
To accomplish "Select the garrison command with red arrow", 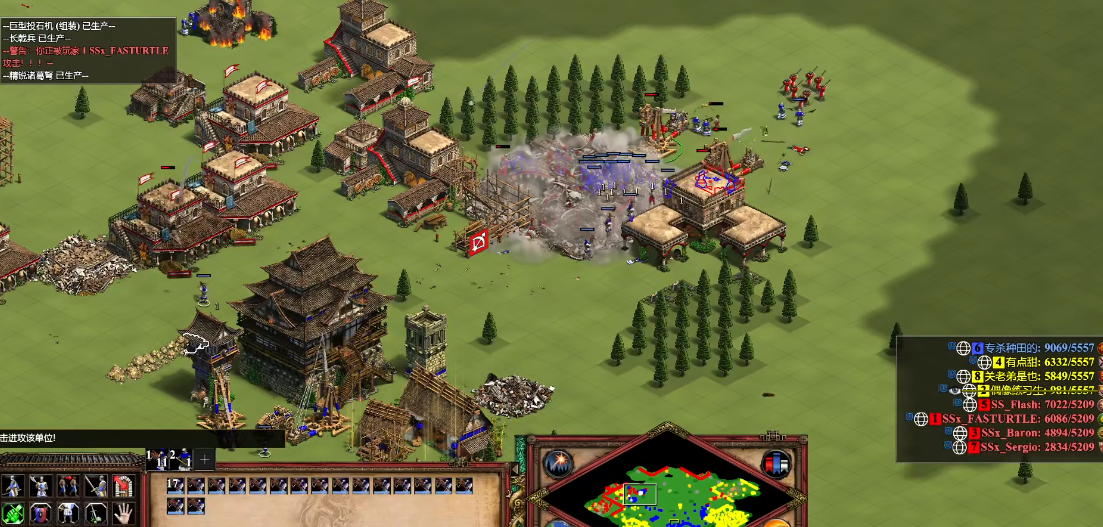I will (122, 487).
